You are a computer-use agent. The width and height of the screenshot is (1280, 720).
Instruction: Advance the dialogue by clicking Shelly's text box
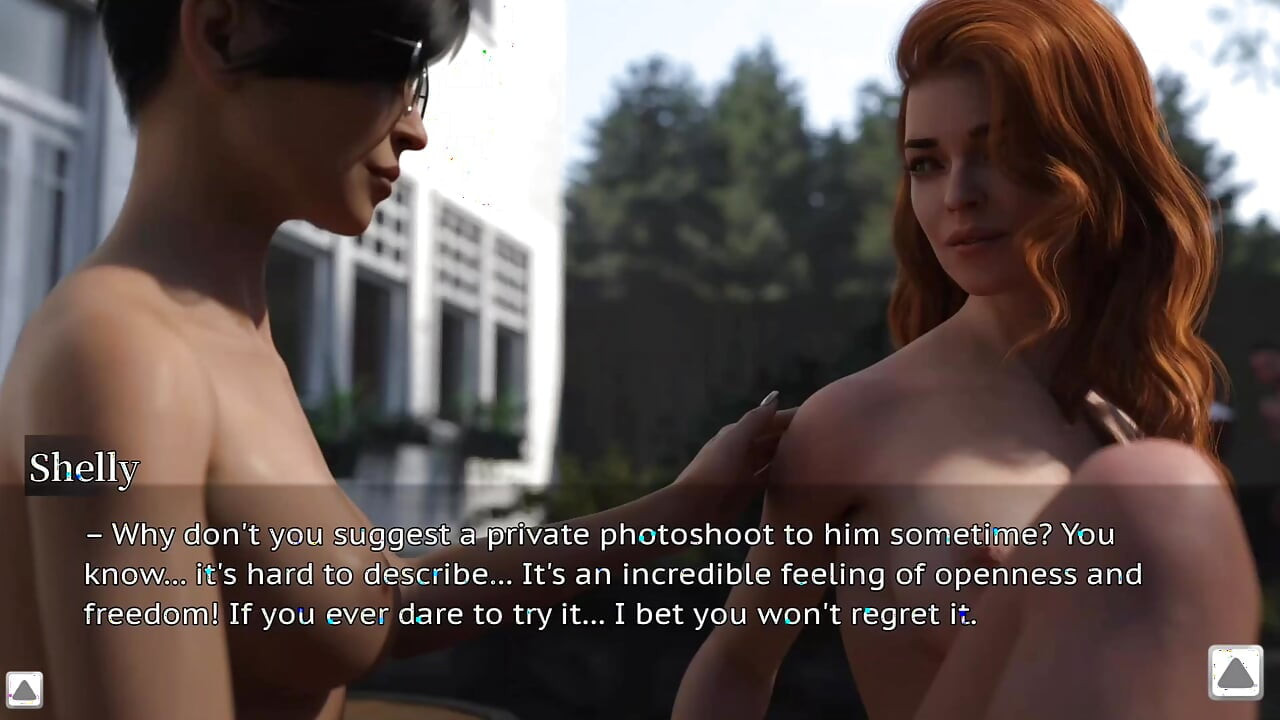[612, 574]
